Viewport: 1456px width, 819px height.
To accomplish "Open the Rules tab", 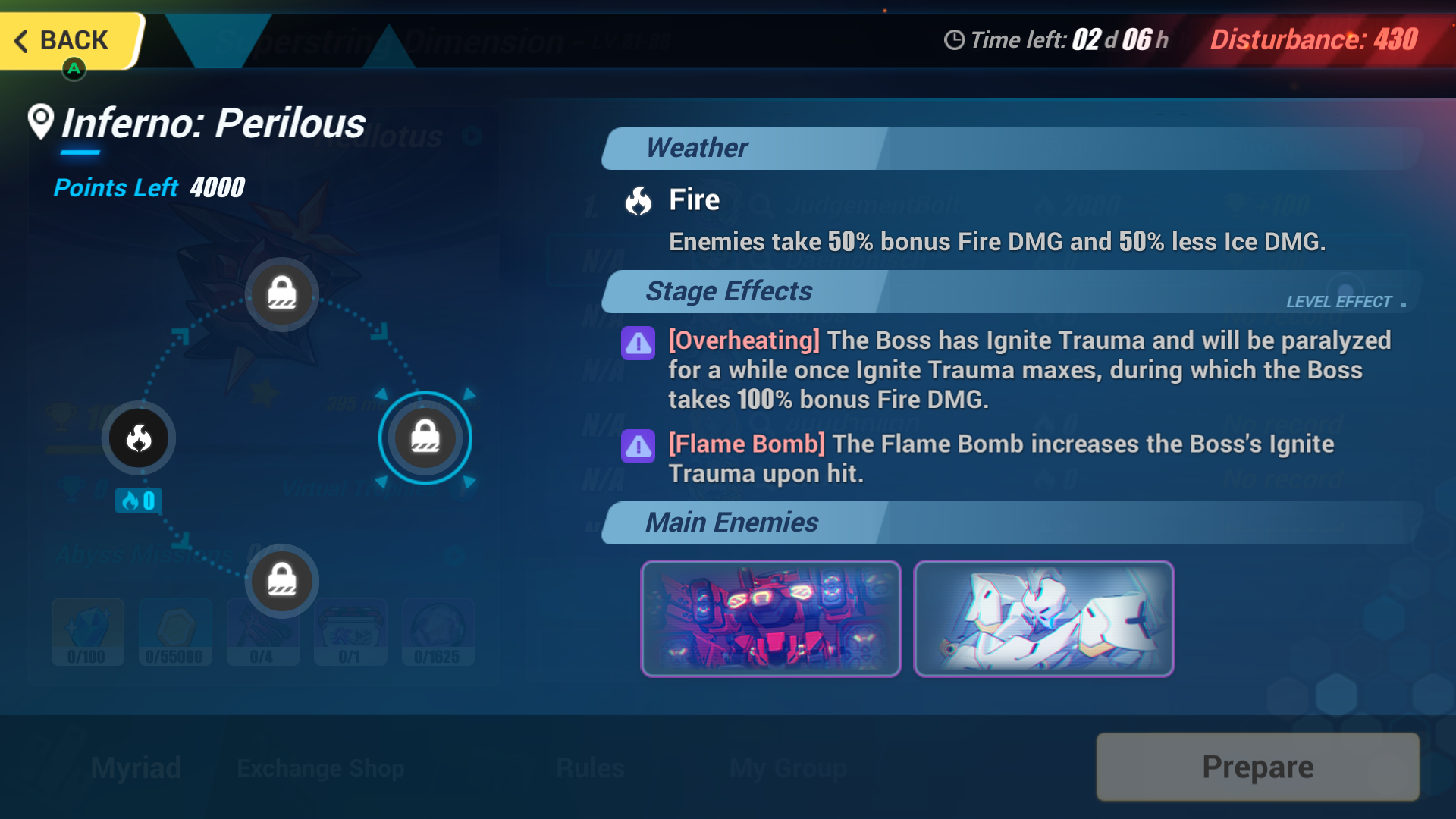I will 589,767.
